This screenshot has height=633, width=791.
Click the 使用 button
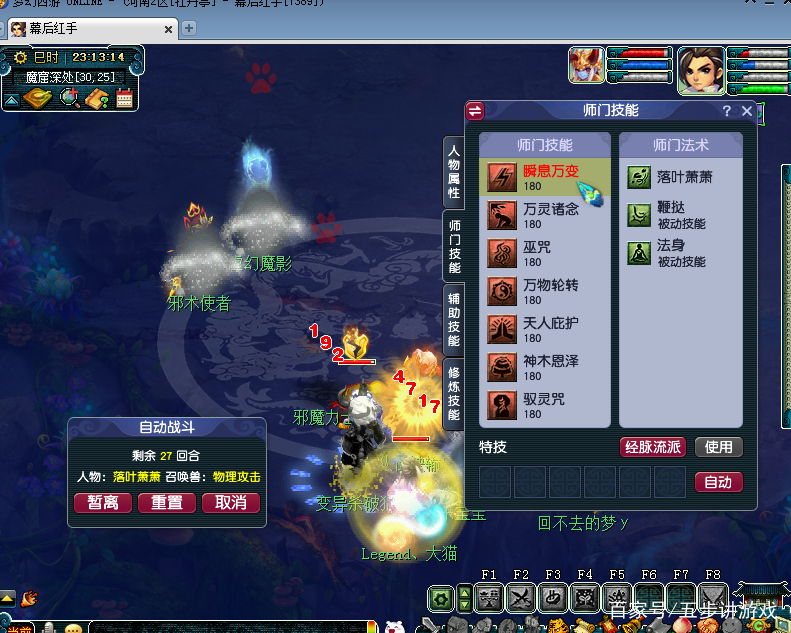click(x=718, y=447)
